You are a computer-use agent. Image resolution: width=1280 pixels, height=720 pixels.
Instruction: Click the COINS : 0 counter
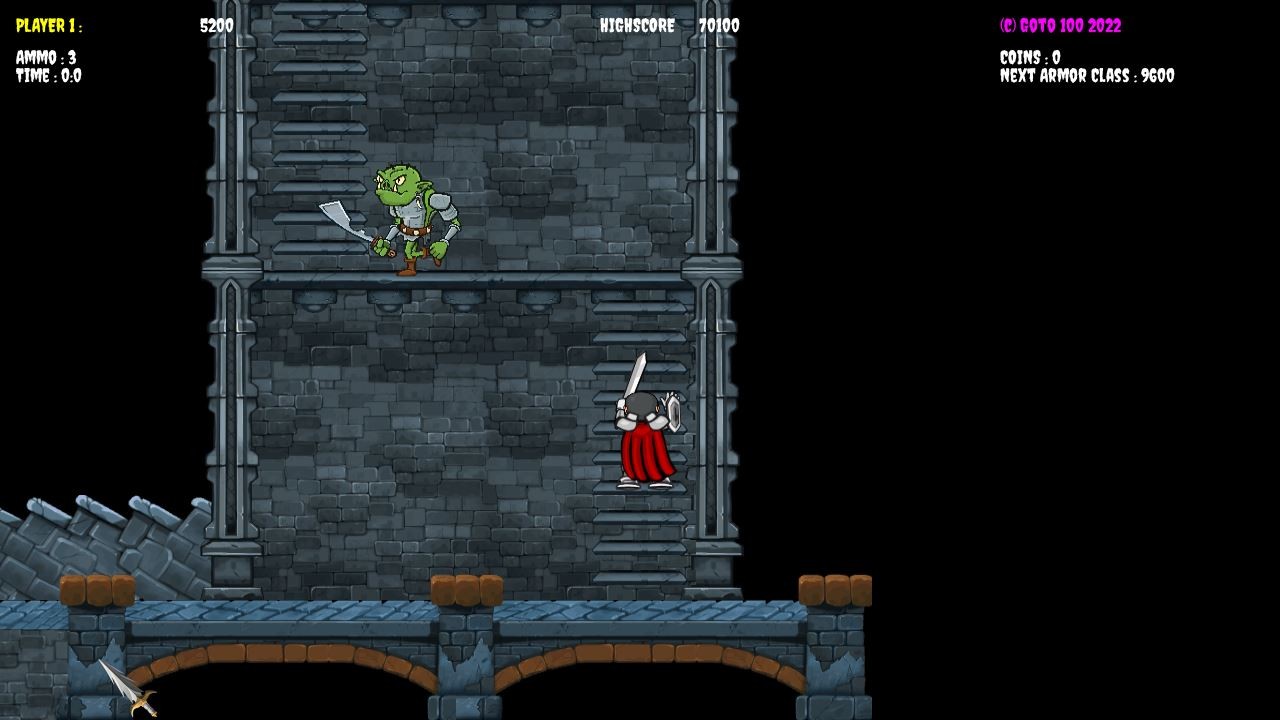[1030, 58]
